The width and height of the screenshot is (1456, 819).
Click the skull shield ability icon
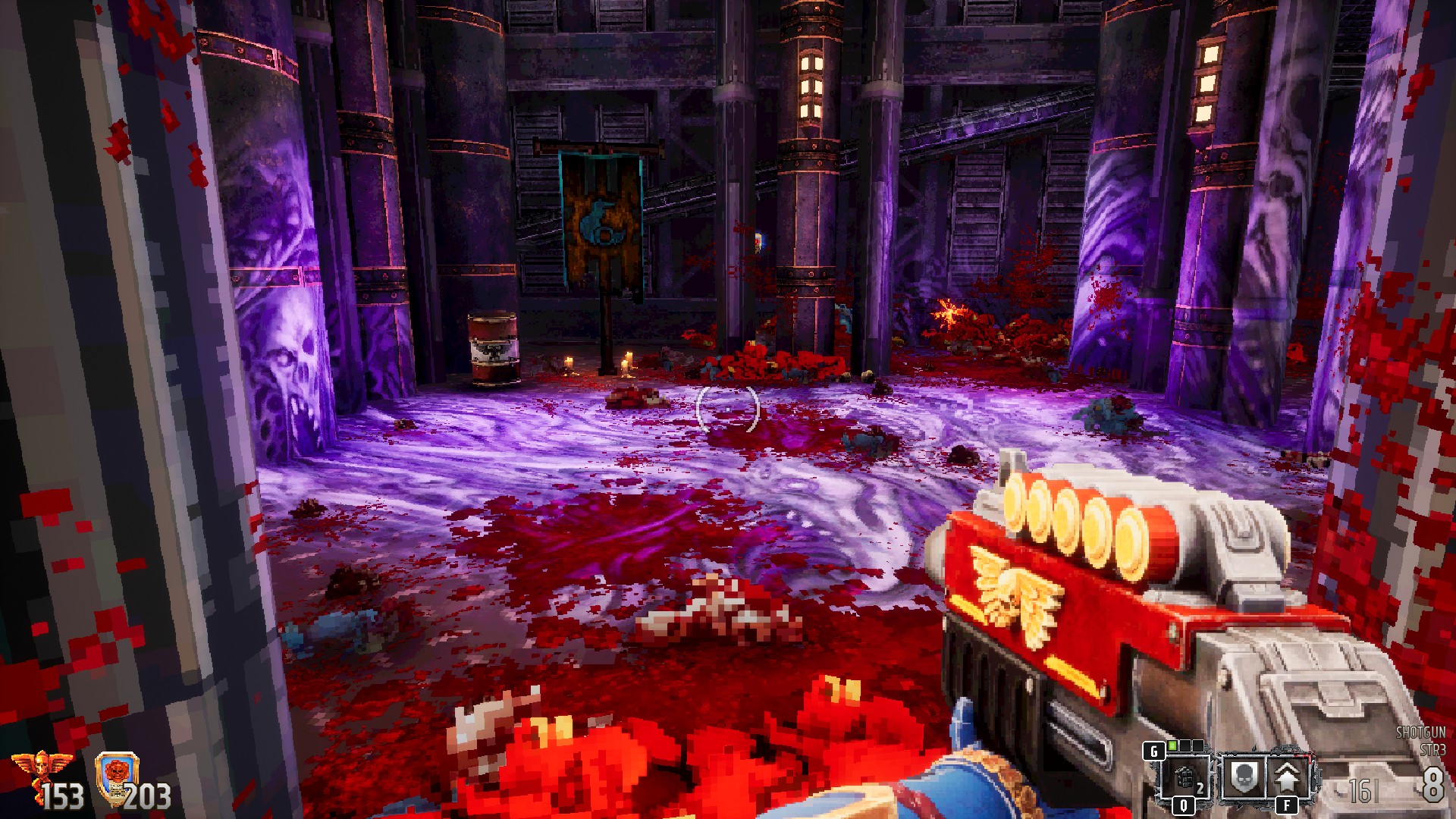pyautogui.click(x=1241, y=777)
